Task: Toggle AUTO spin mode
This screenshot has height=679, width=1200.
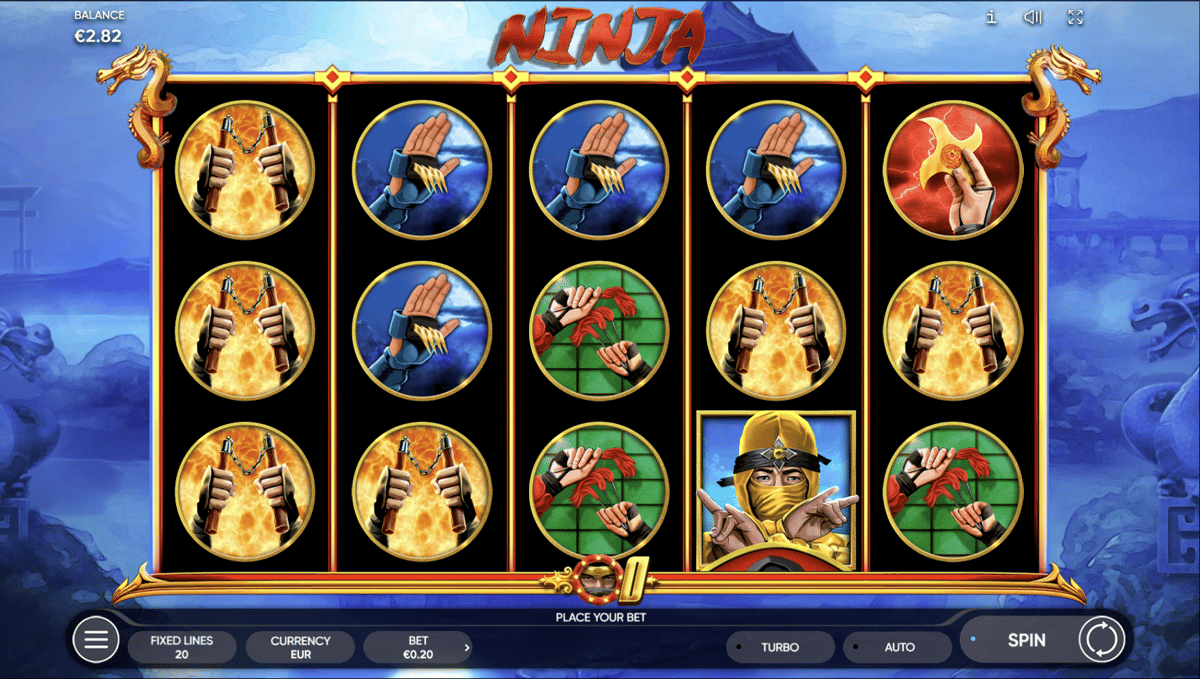Action: 898,647
